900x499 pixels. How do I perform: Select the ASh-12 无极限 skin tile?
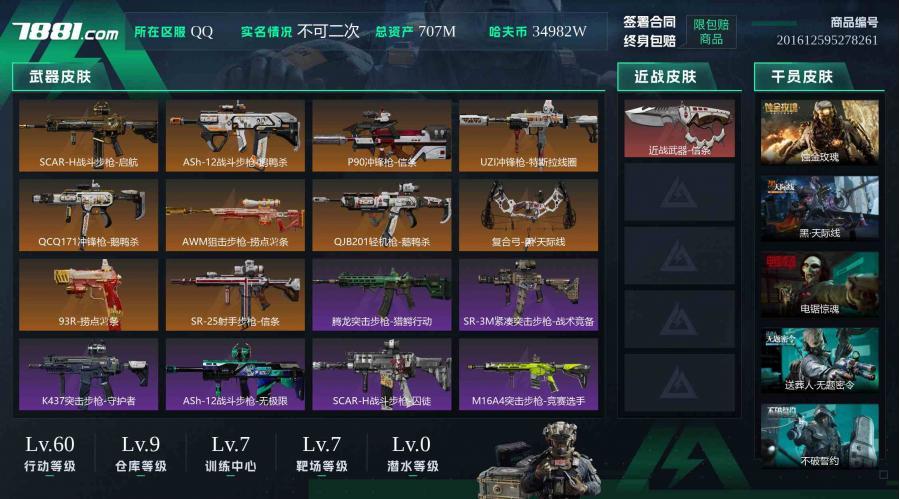[x=235, y=373]
